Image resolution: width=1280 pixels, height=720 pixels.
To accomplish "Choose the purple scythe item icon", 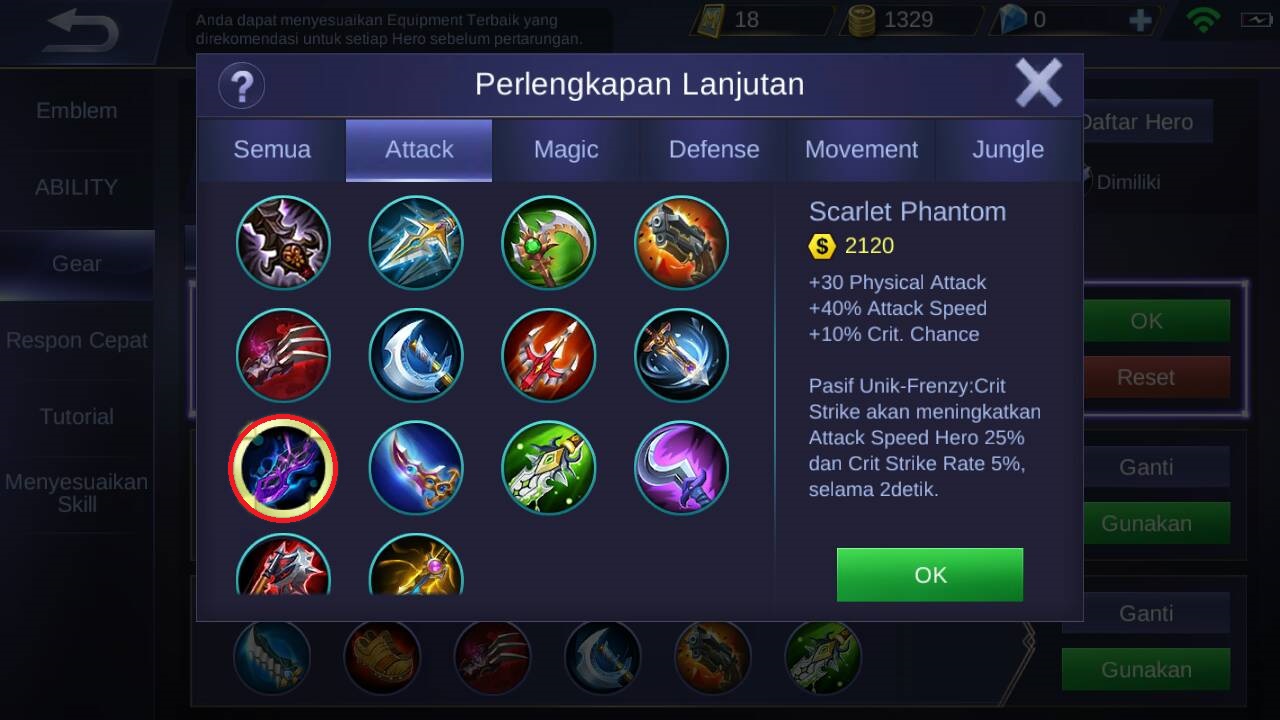I will (682, 468).
